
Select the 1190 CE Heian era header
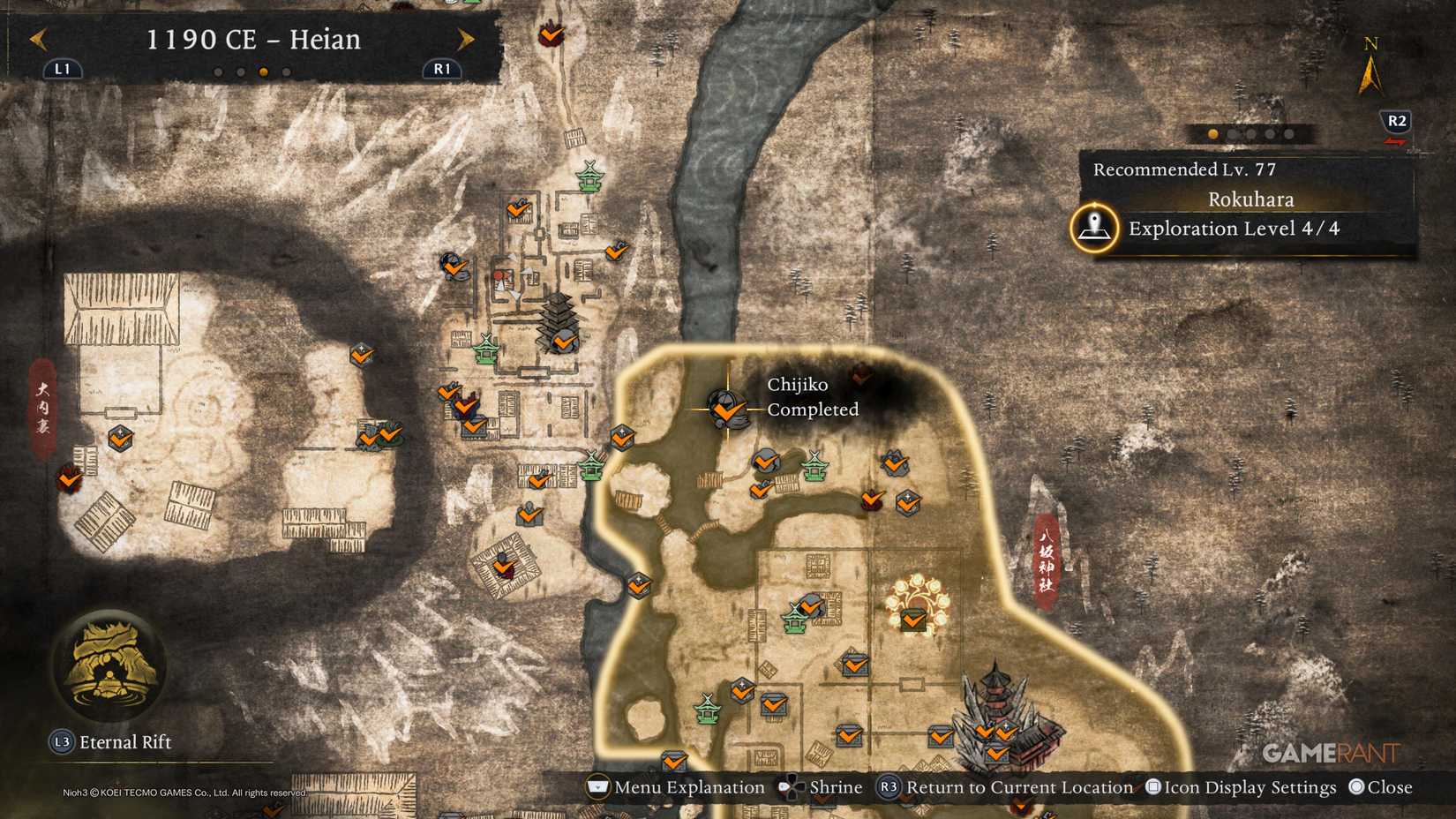pos(251,40)
